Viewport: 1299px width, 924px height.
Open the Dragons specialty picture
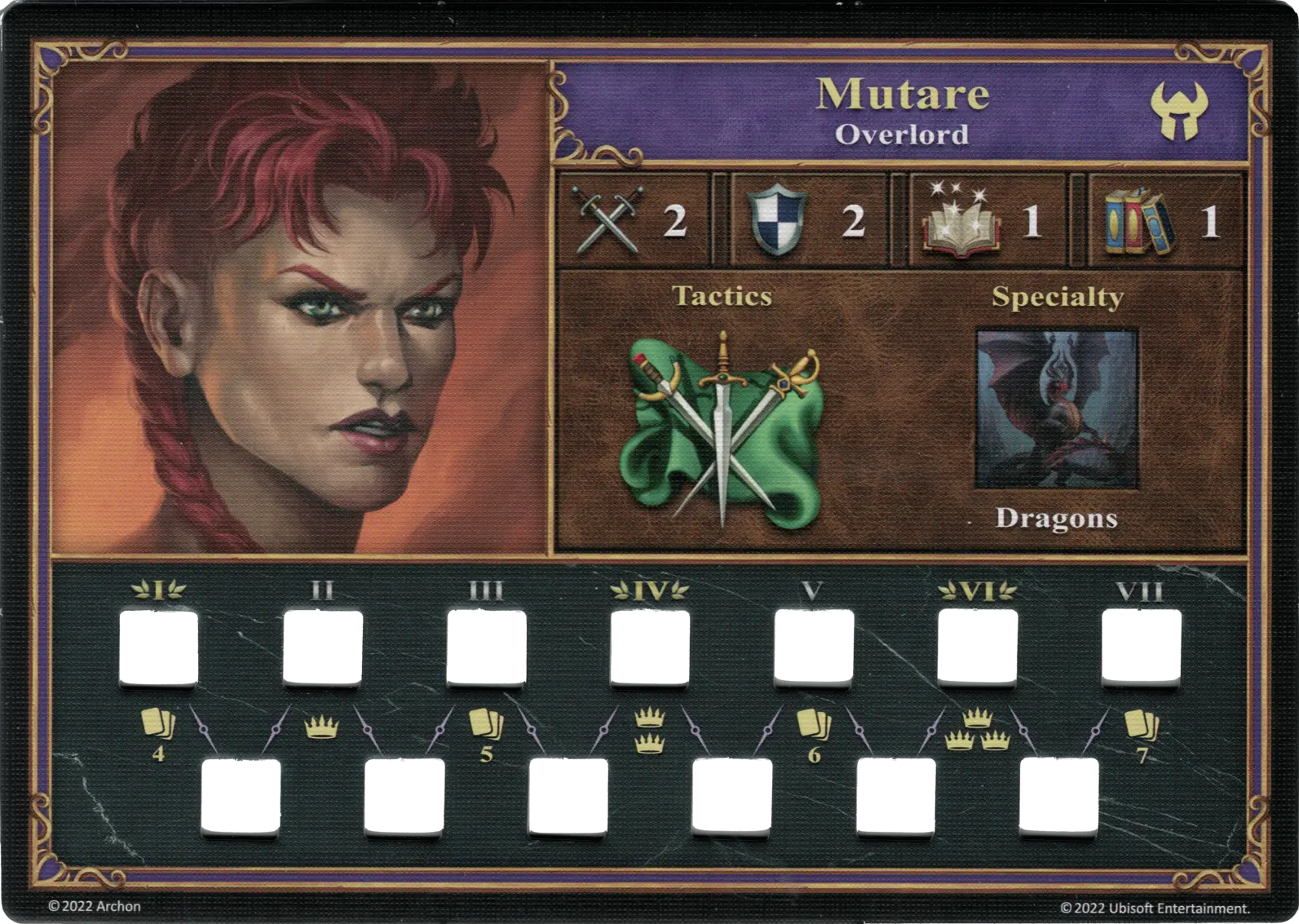[x=1056, y=409]
